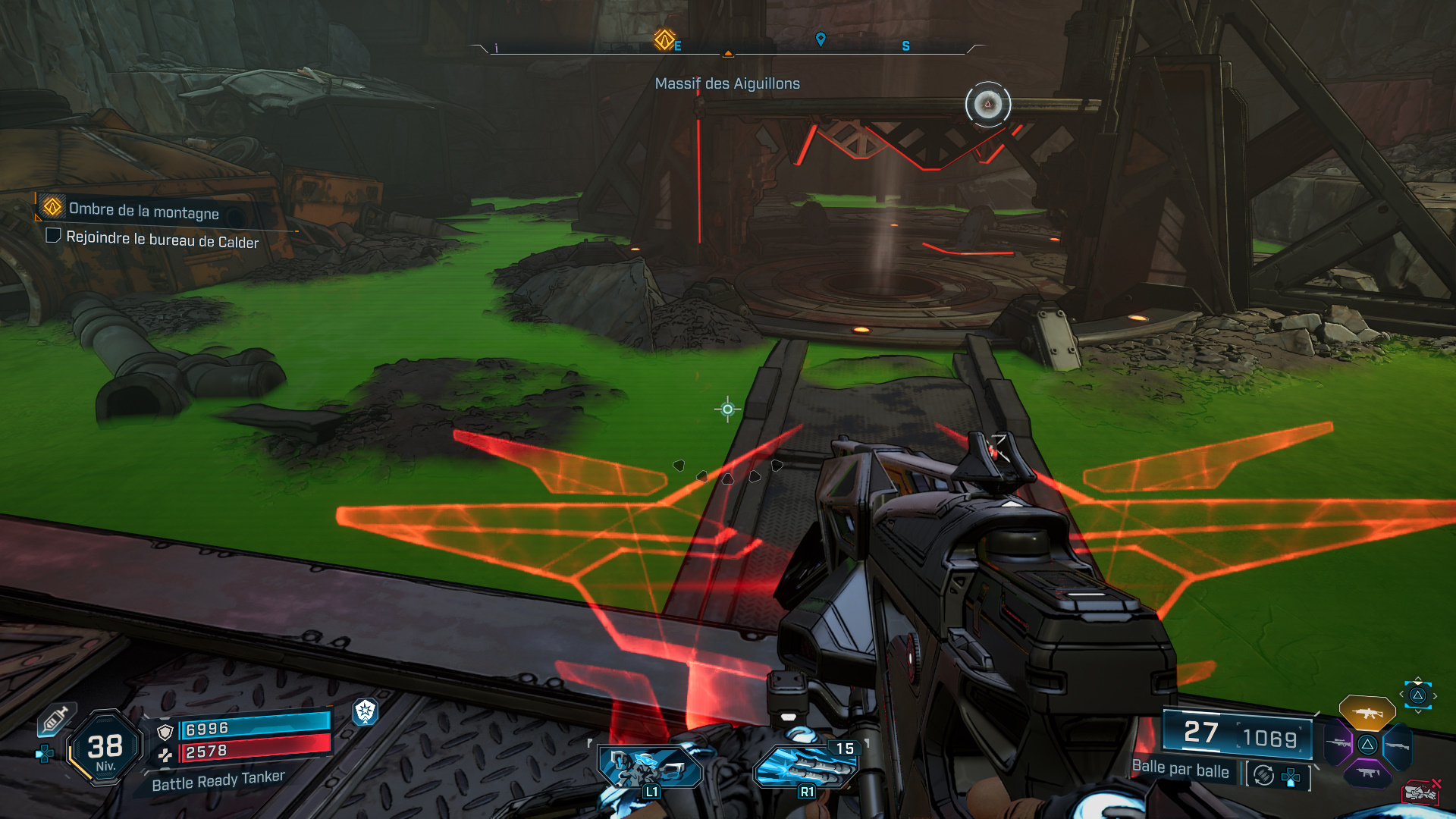Equip the shotgun in the blue slot
Screen dimensions: 1456x819
coord(1397,745)
